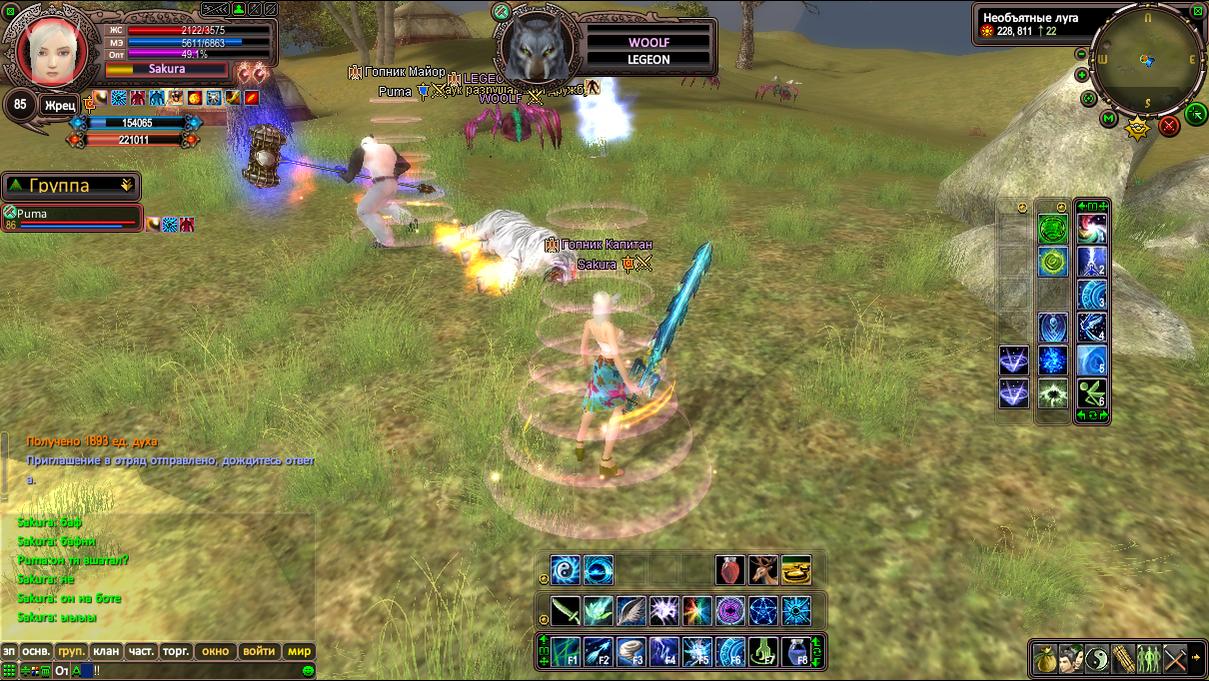This screenshot has height=681, width=1209.
Task: Open the торг. trade chat tab
Action: click(x=176, y=651)
